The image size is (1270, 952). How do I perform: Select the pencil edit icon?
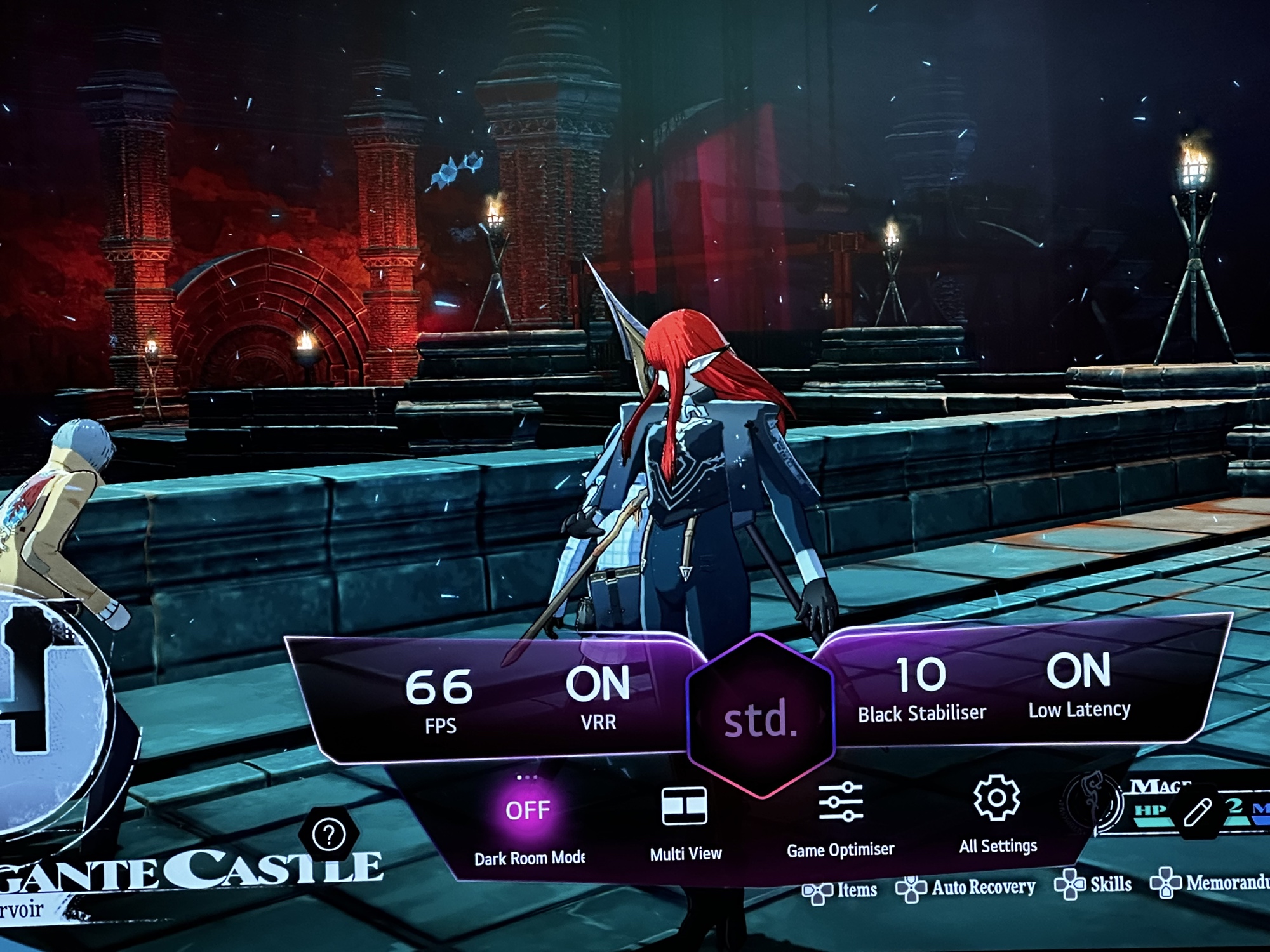[1197, 813]
